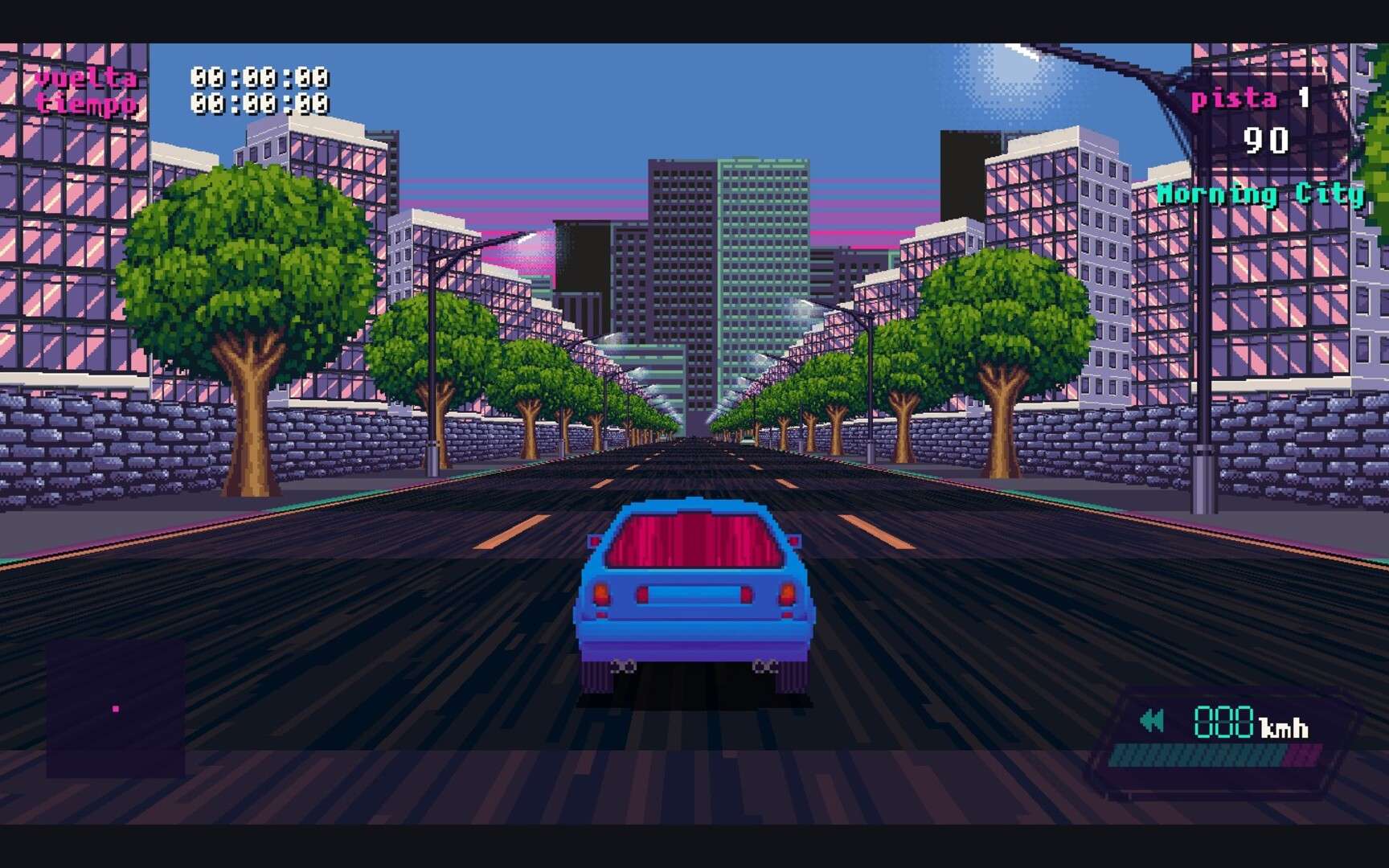Click the pink dot on the minimap
The image size is (1389, 868).
click(117, 709)
